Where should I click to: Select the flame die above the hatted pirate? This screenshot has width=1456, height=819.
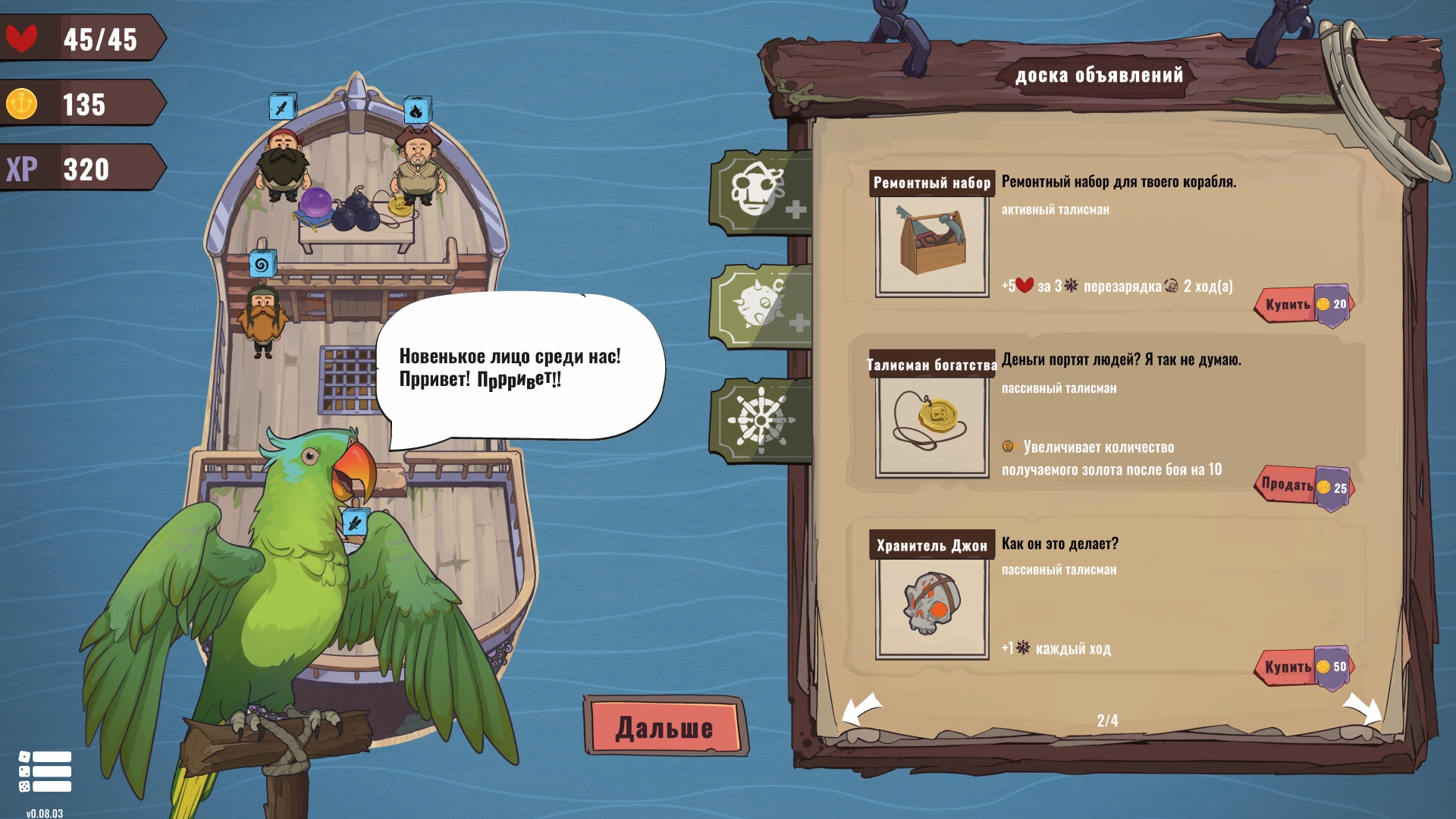(417, 111)
